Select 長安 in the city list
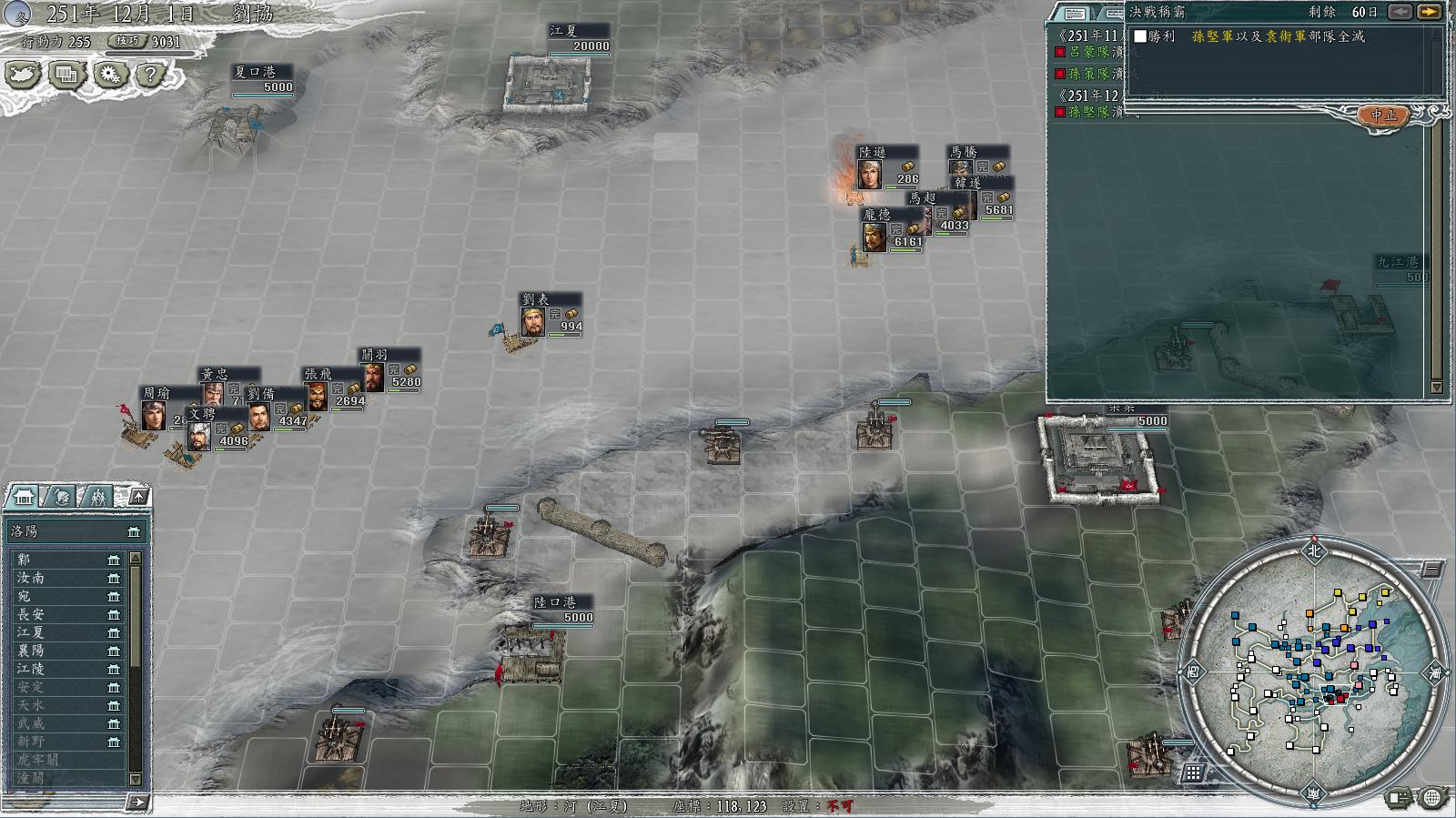 tap(31, 614)
